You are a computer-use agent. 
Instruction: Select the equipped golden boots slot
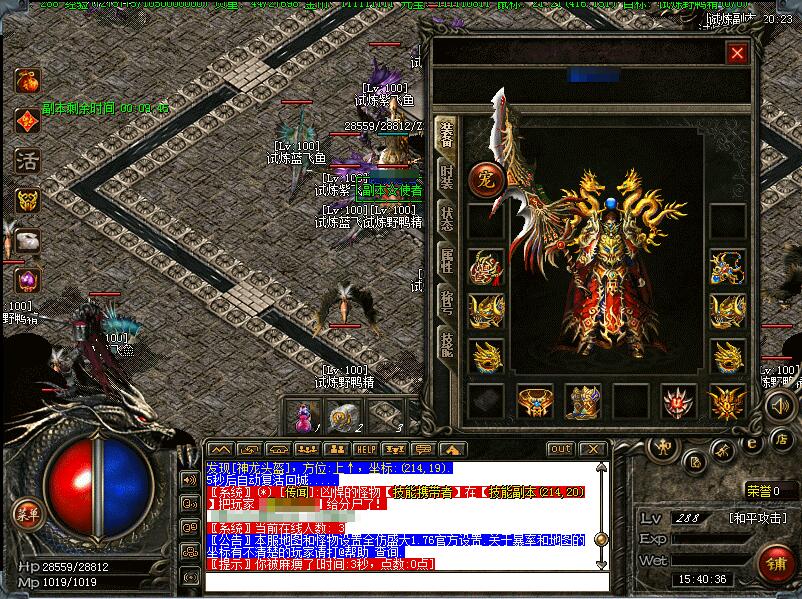point(583,402)
